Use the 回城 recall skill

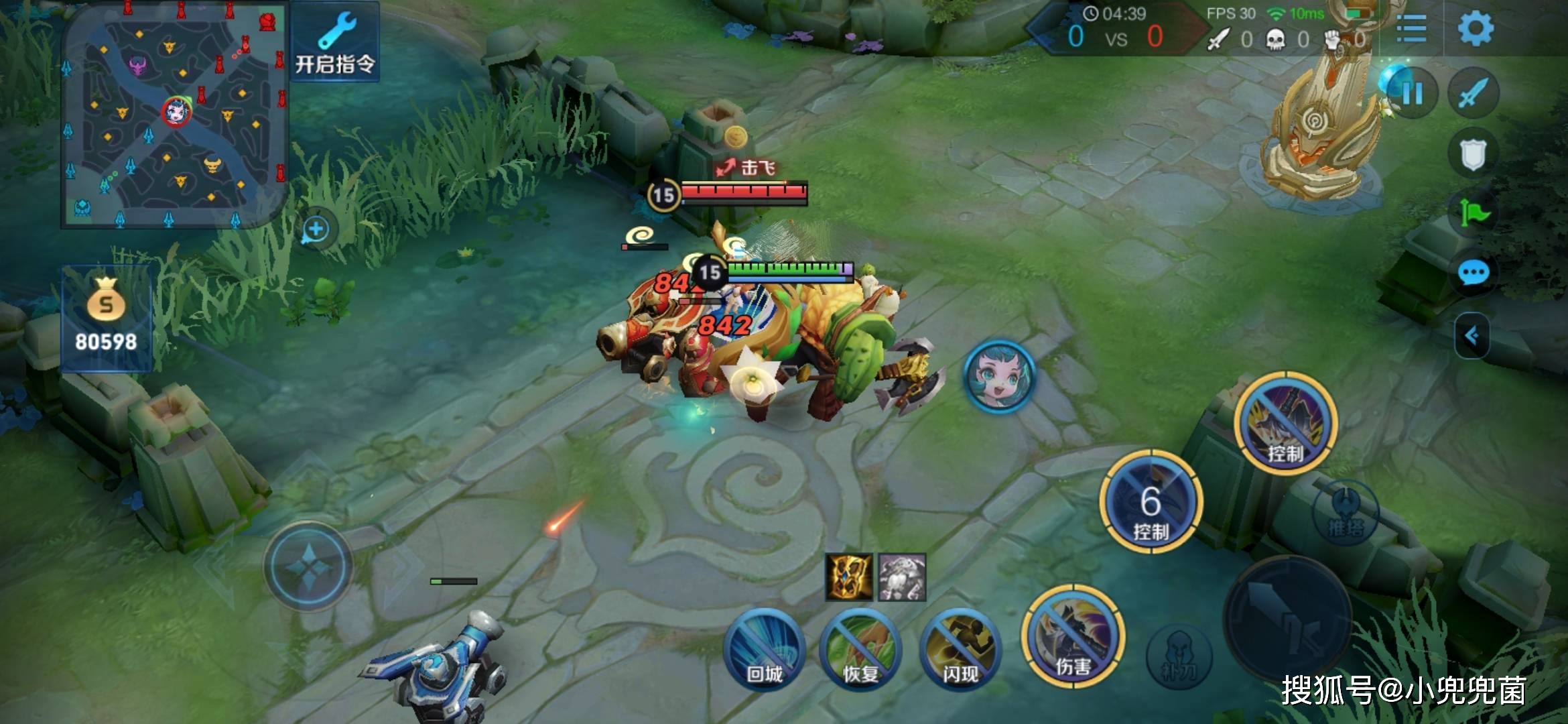(x=765, y=648)
